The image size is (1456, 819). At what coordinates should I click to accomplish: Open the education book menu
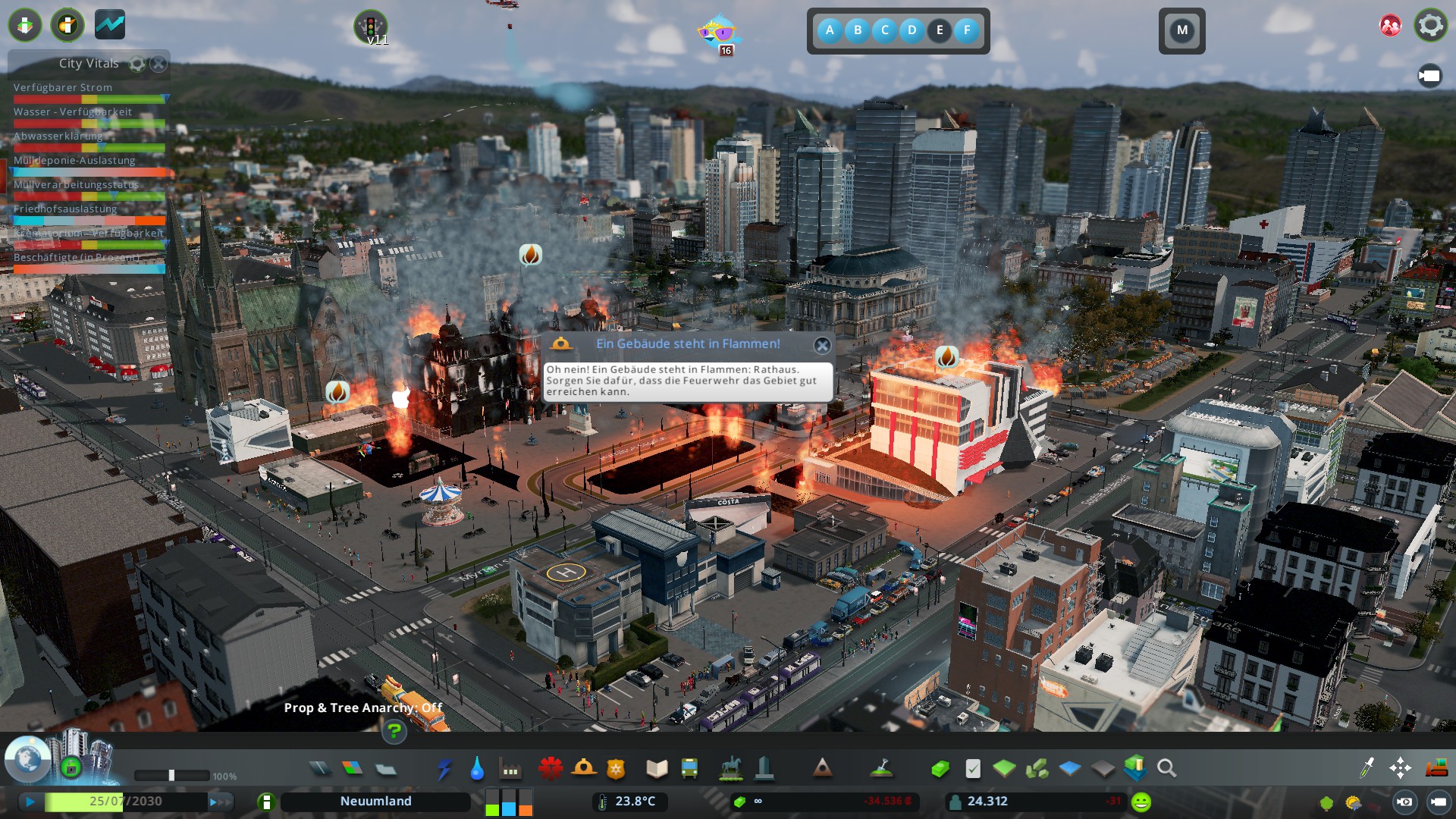(657, 769)
